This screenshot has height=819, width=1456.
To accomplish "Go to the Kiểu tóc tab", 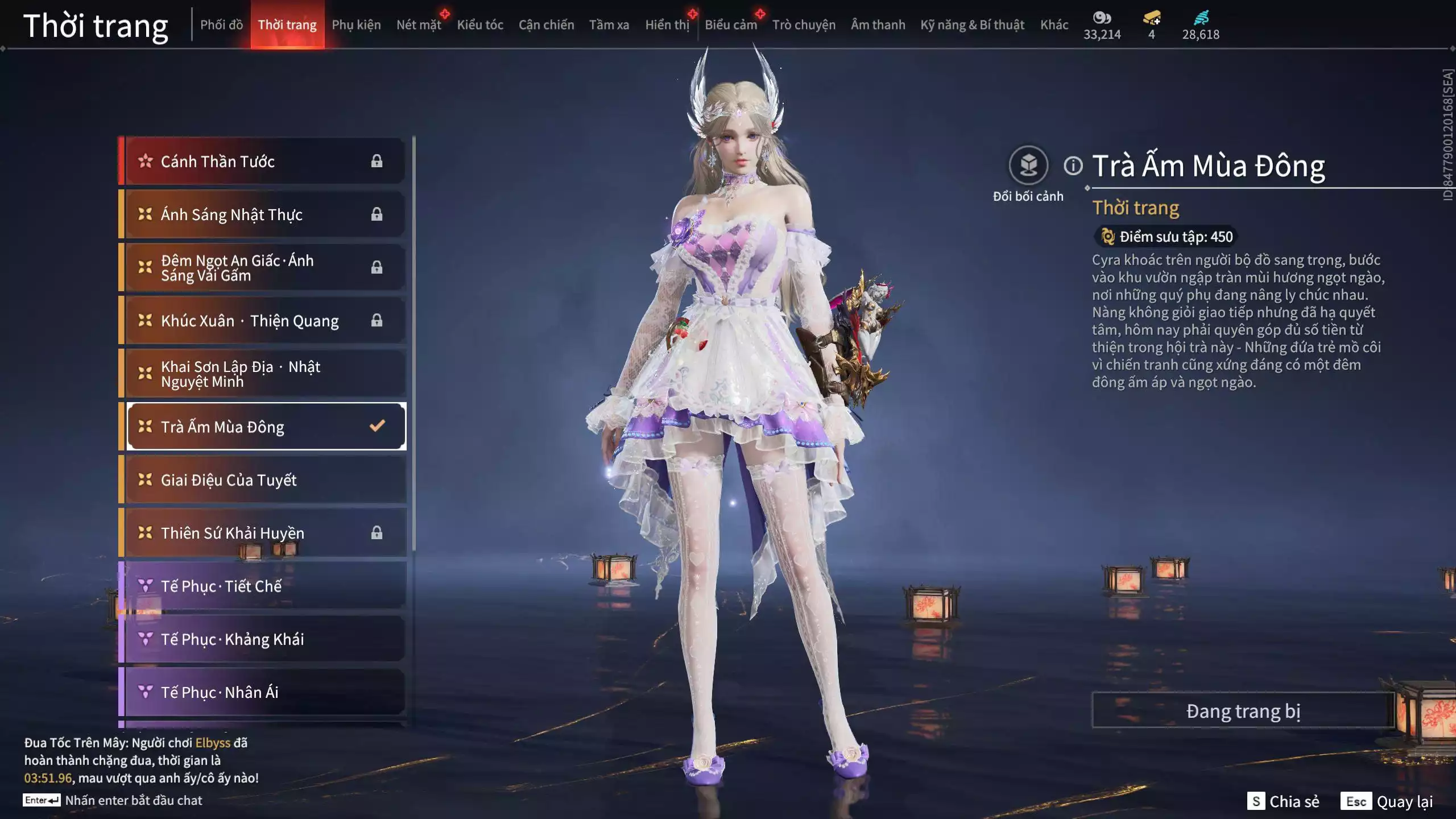I will tap(480, 25).
